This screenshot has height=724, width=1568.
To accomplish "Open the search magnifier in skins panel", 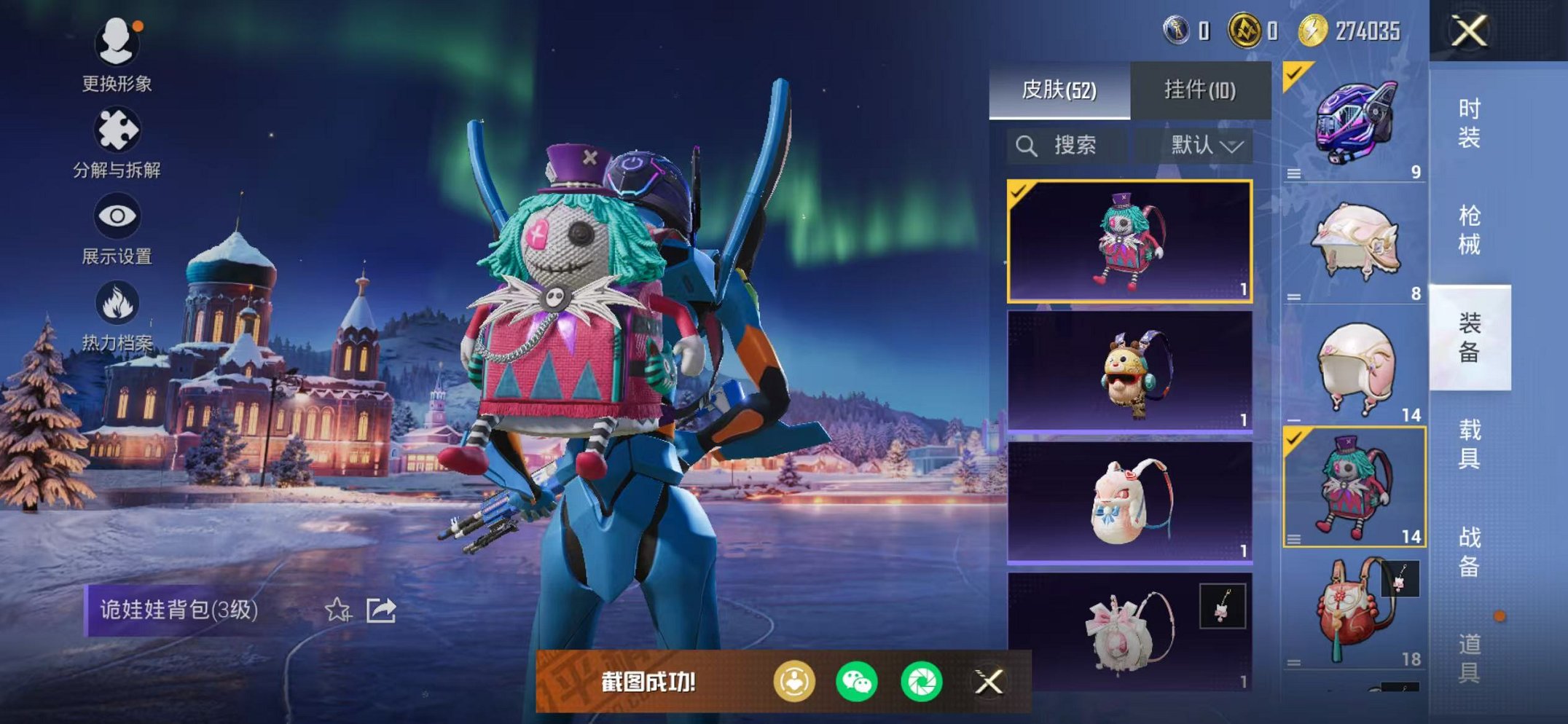I will pos(1027,145).
